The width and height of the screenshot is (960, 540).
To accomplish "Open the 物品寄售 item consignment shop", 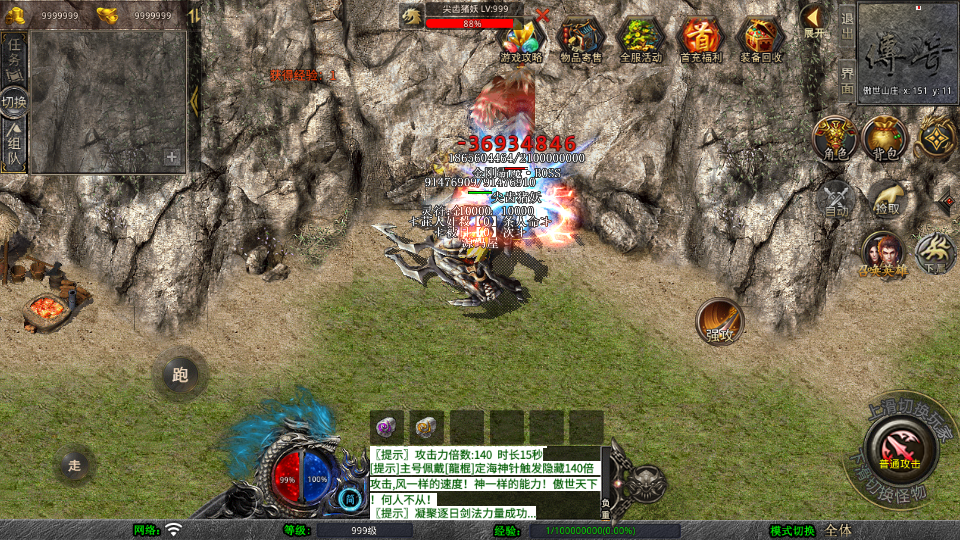I will [581, 40].
